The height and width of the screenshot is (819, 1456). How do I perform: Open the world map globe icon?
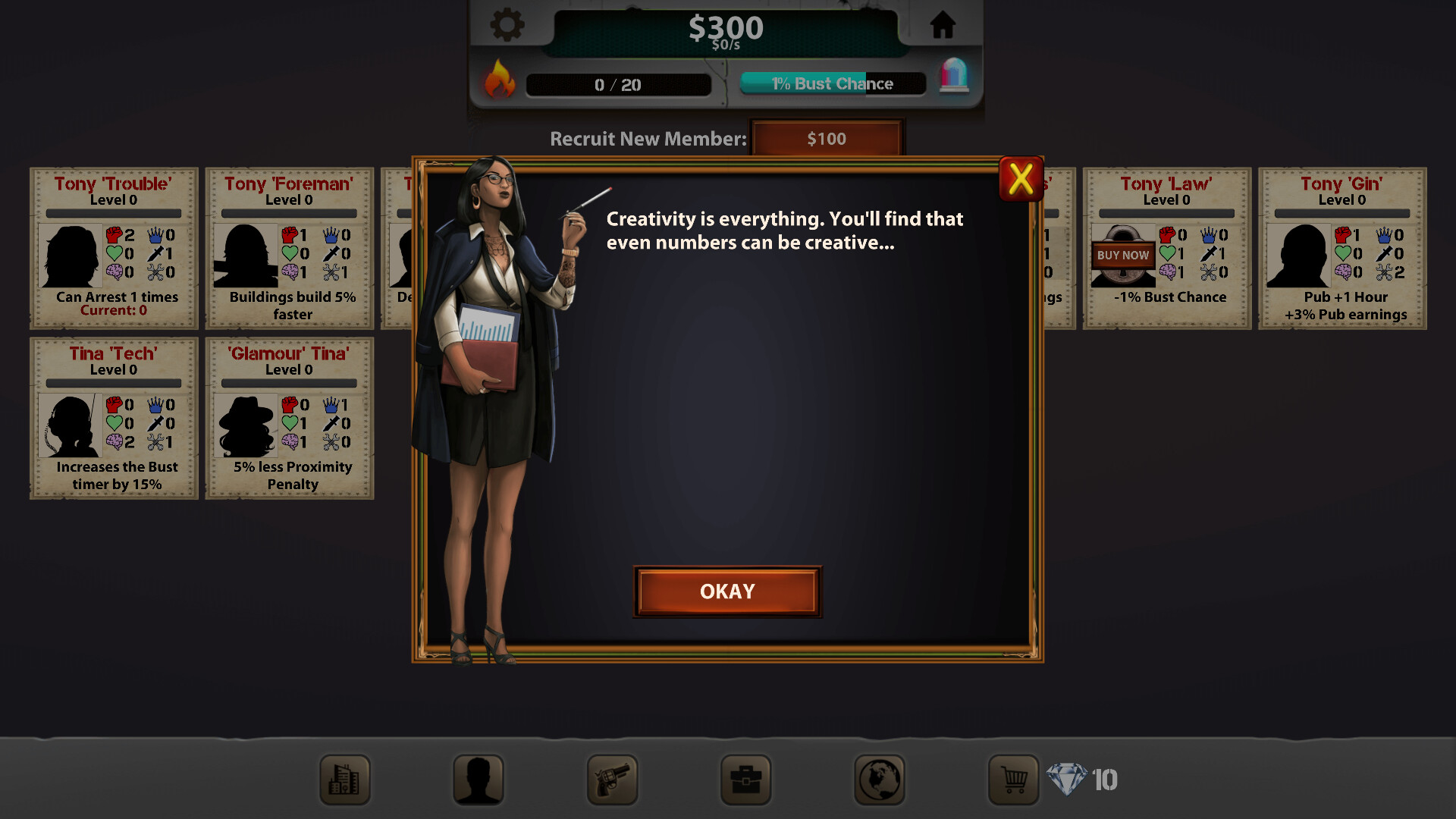pos(879,780)
